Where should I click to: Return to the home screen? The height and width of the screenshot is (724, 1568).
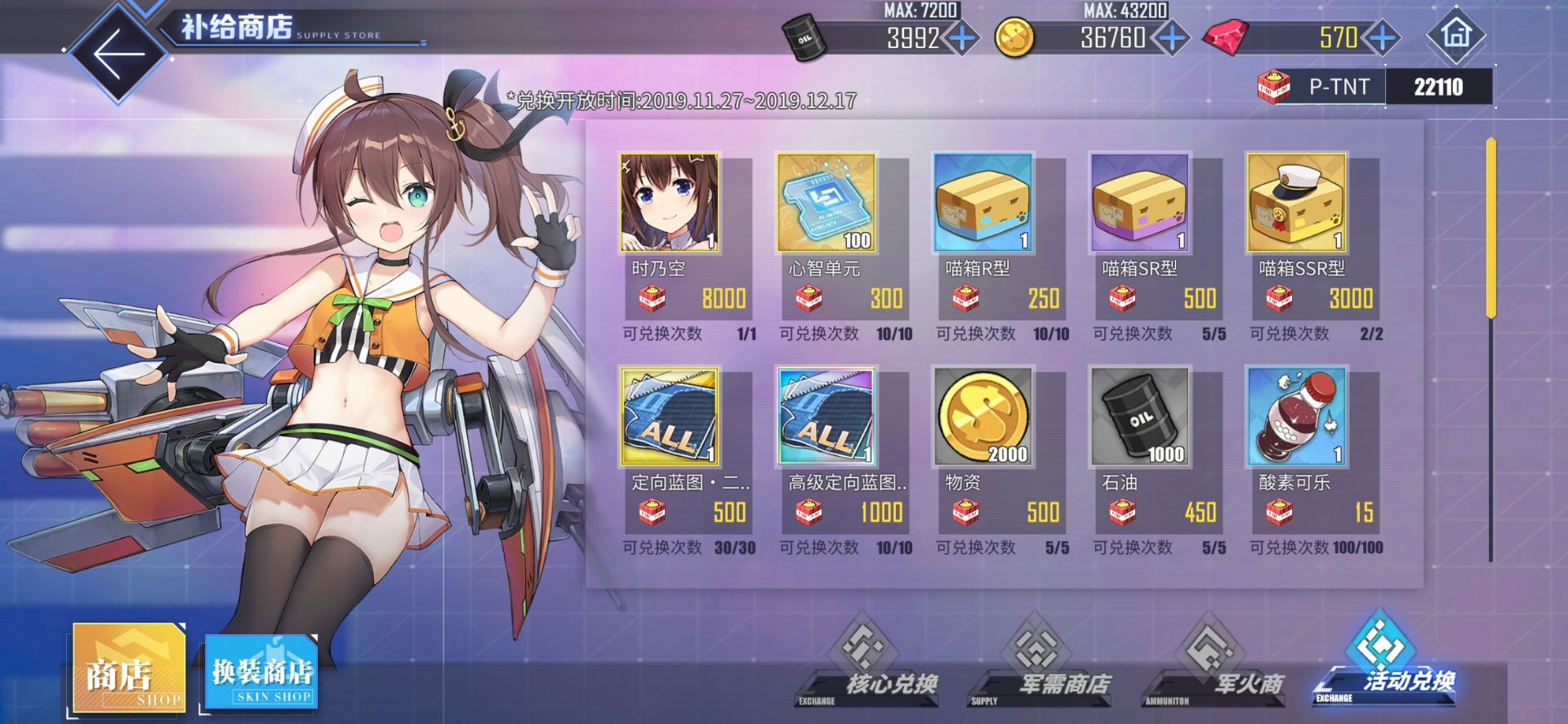click(1455, 35)
